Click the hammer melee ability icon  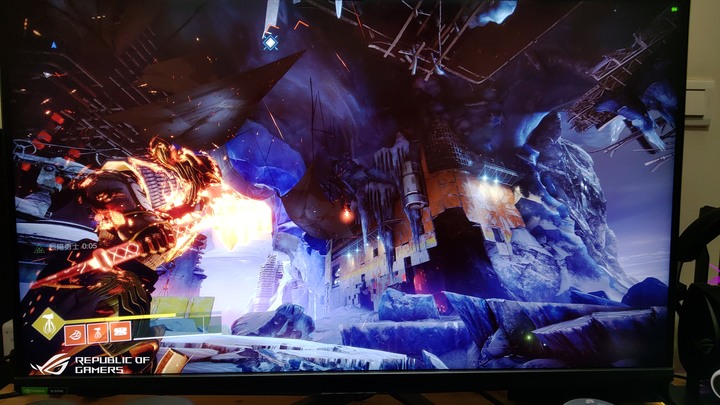tap(98, 332)
